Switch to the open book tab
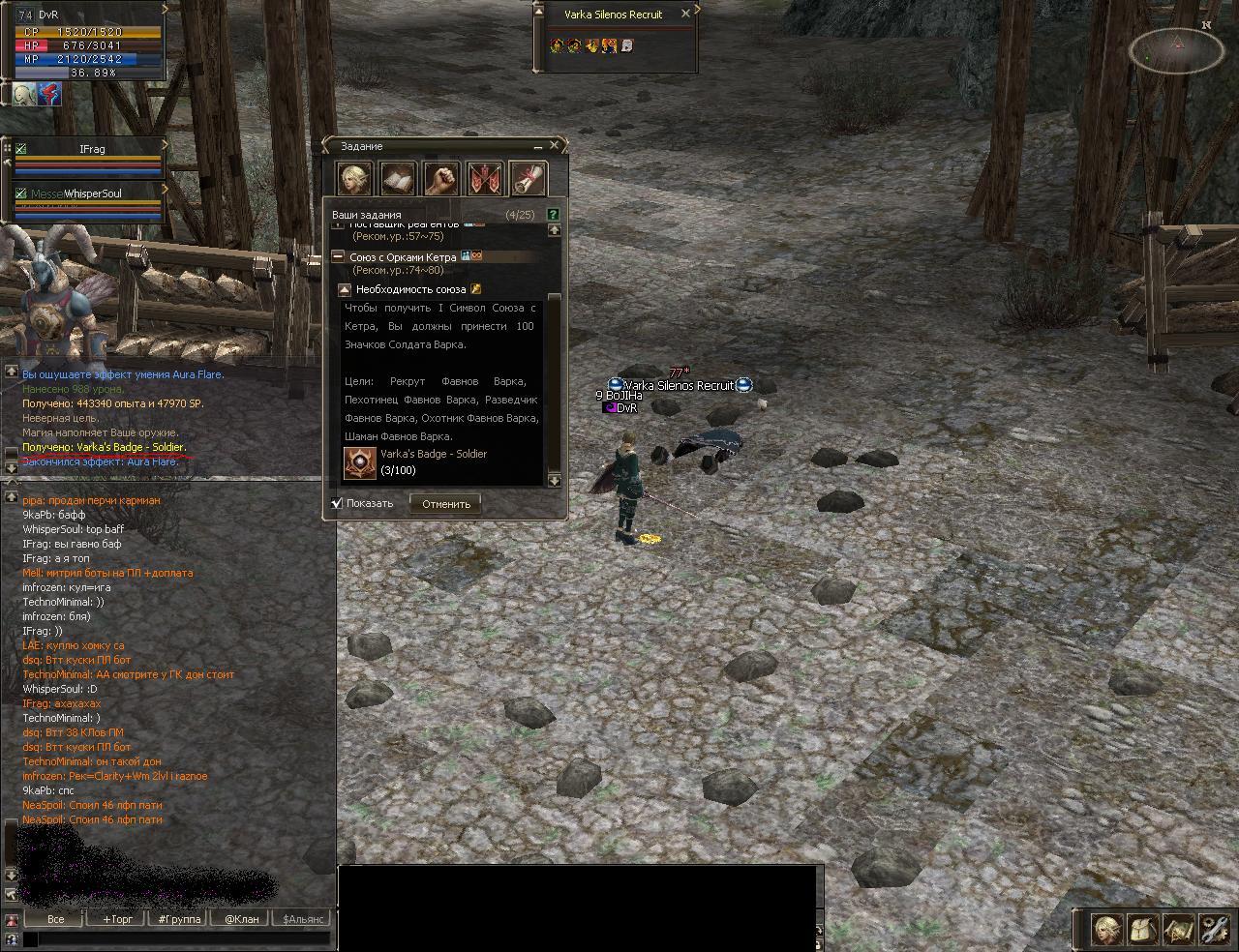The width and height of the screenshot is (1239, 952). click(x=398, y=179)
